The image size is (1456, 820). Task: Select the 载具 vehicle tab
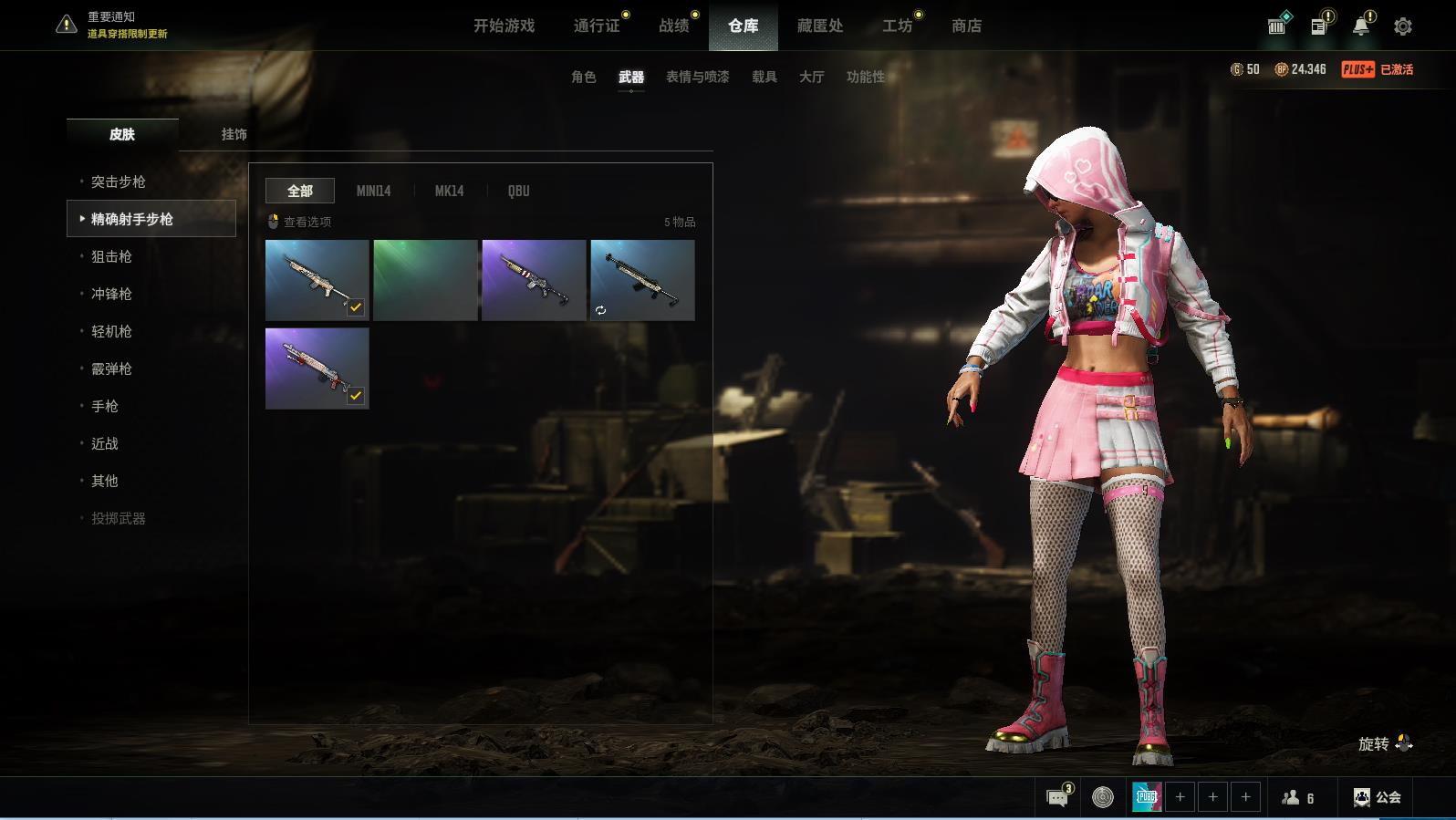764,77
